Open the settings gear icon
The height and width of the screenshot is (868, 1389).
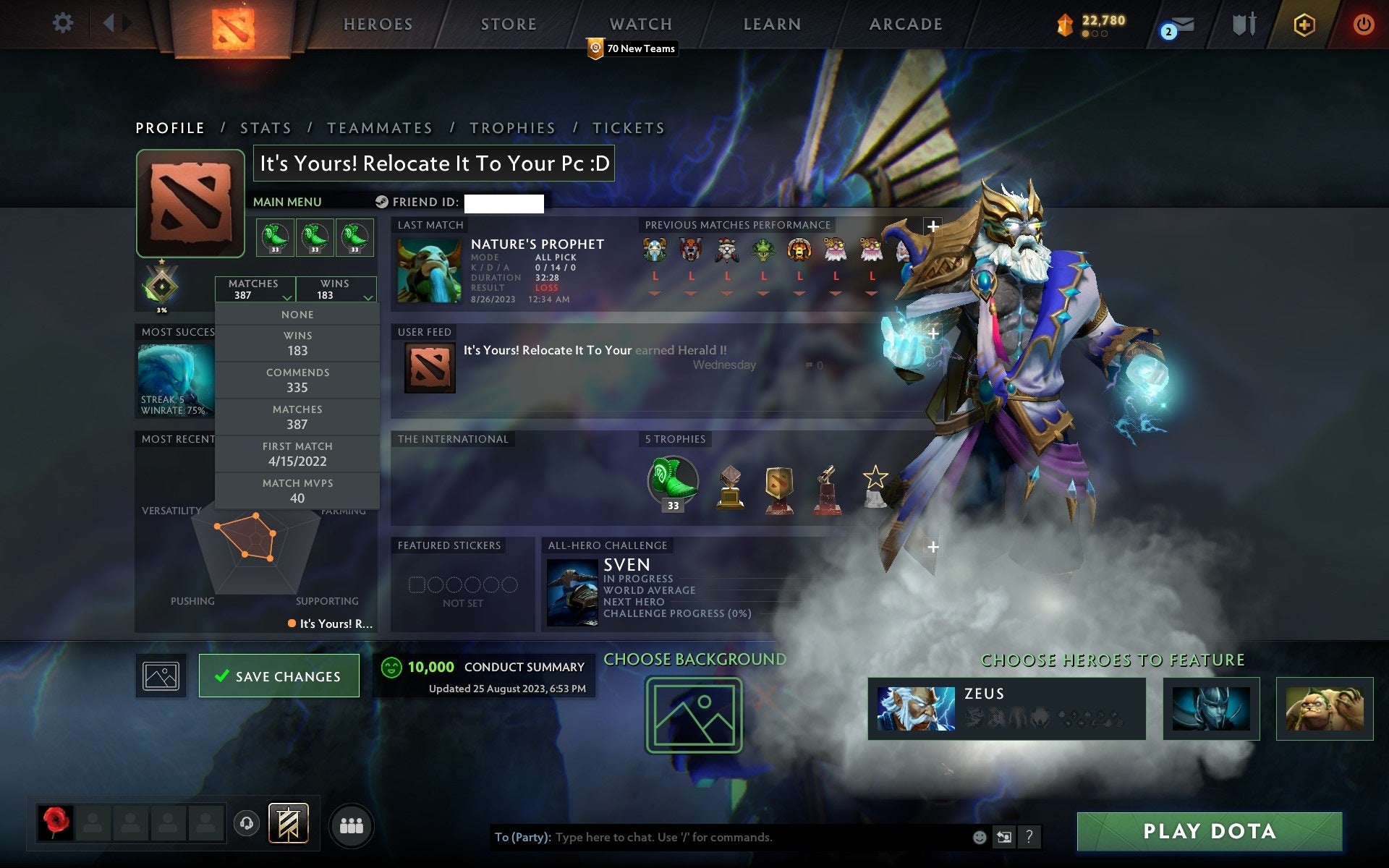click(x=64, y=23)
